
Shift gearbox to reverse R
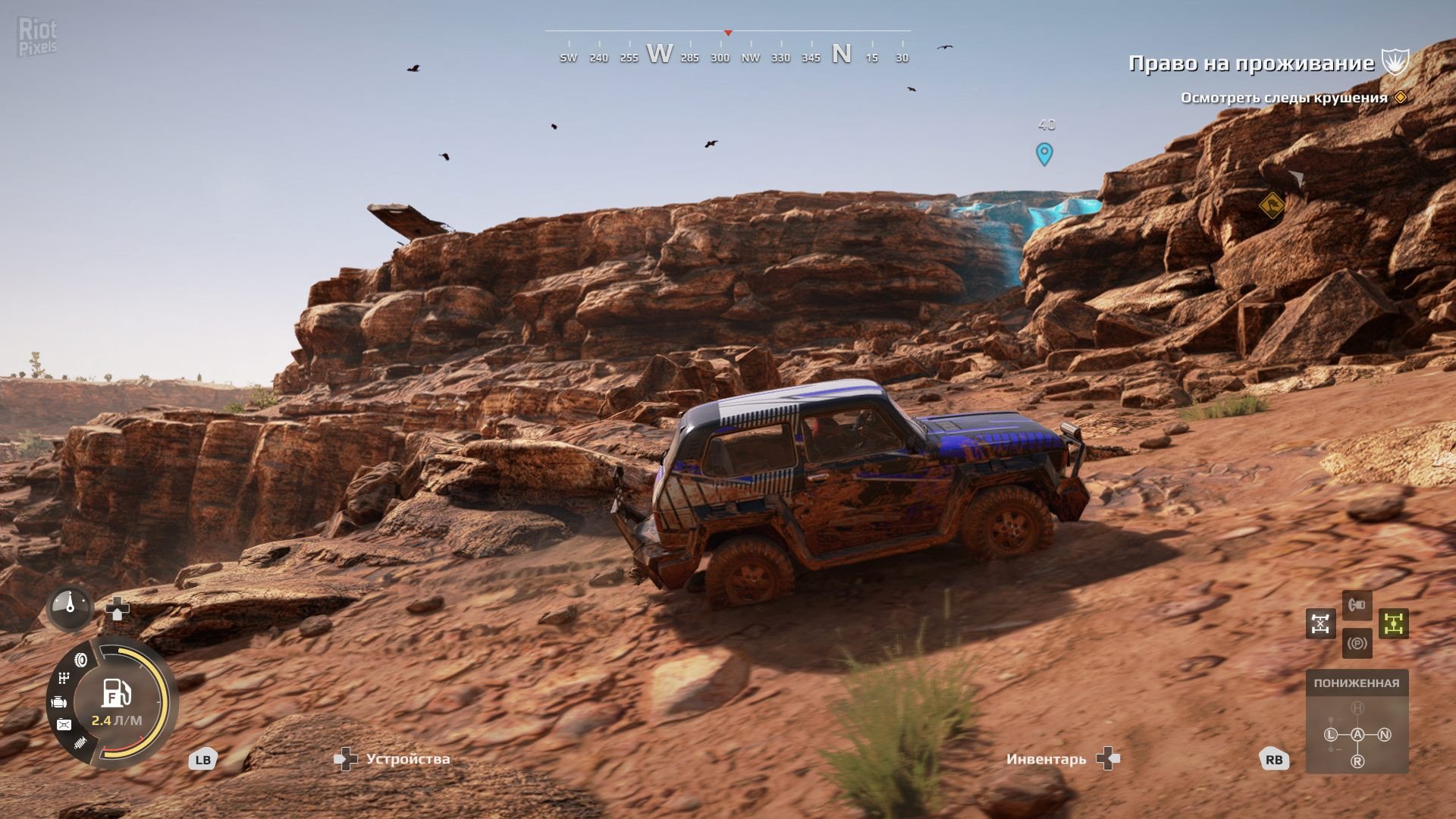(1357, 761)
